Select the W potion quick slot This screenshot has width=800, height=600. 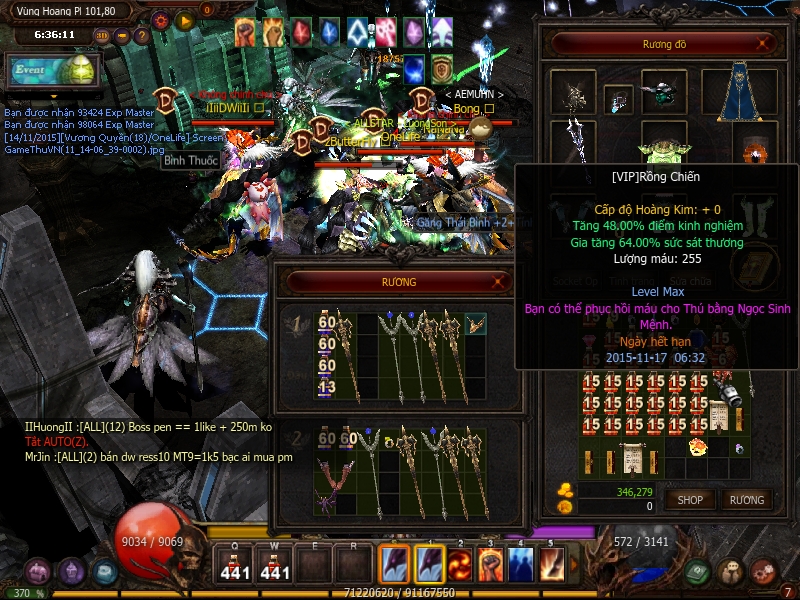coord(275,564)
